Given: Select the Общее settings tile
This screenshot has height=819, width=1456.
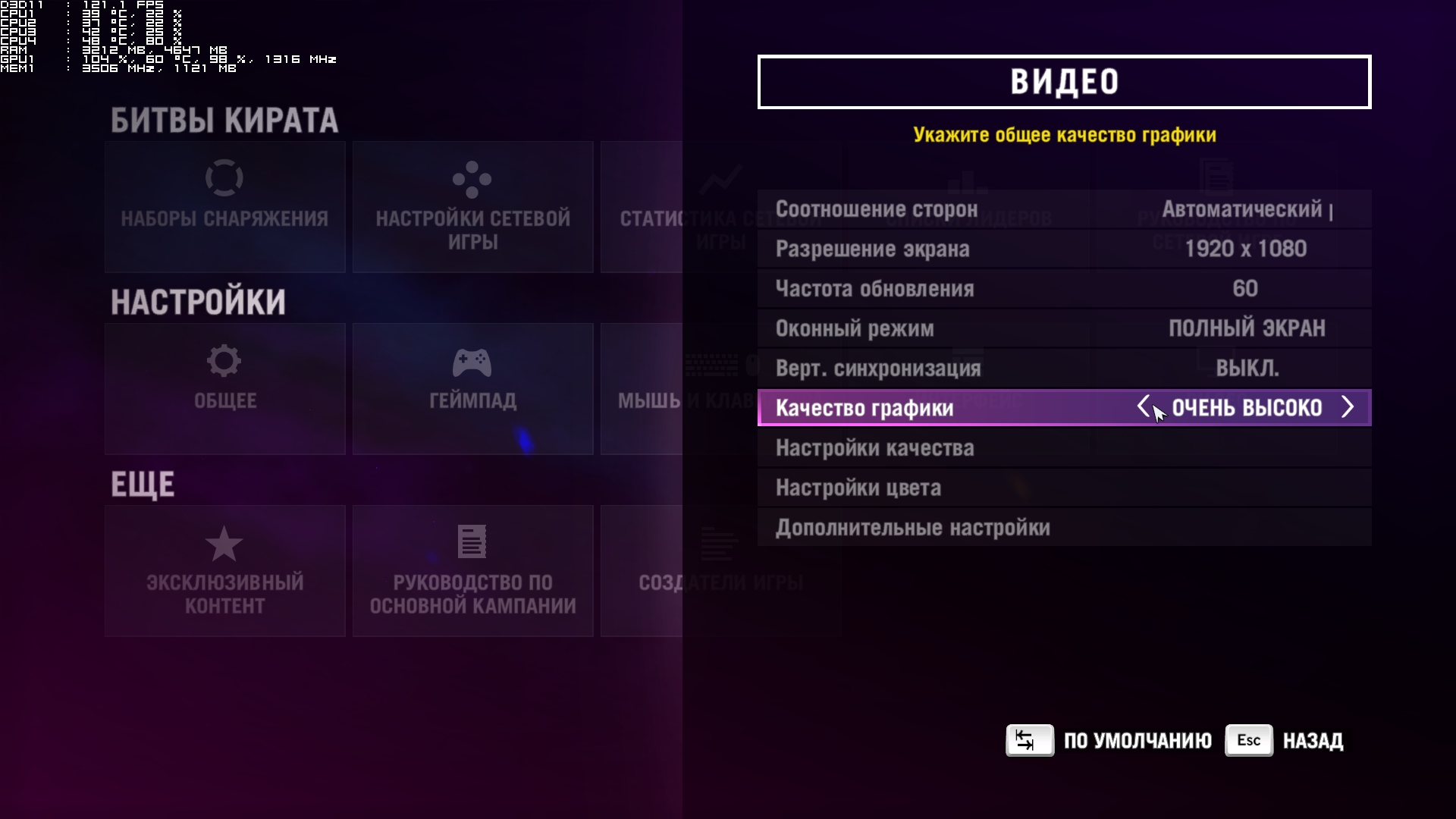Looking at the screenshot, I should point(224,389).
